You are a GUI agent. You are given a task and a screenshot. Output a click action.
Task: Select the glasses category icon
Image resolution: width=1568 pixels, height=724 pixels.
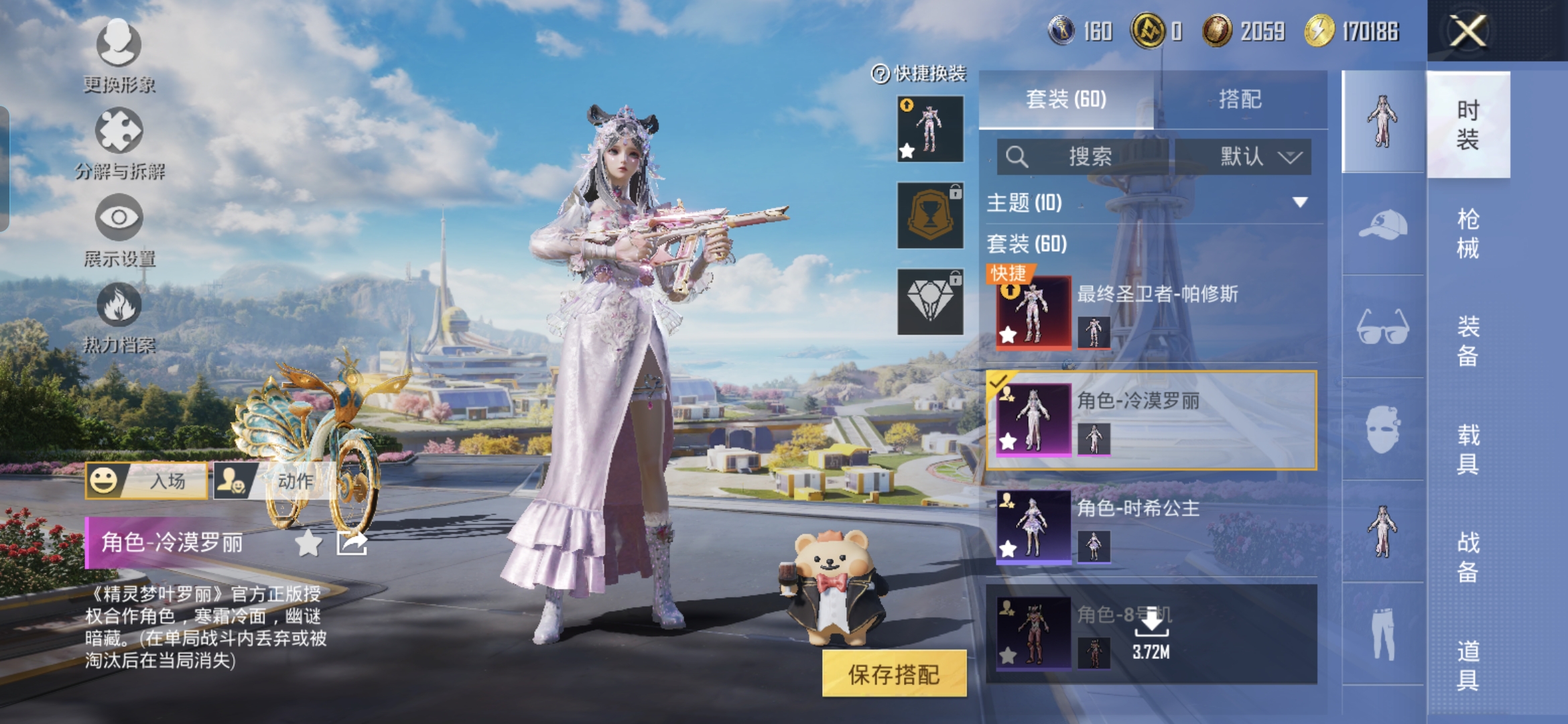click(1382, 327)
